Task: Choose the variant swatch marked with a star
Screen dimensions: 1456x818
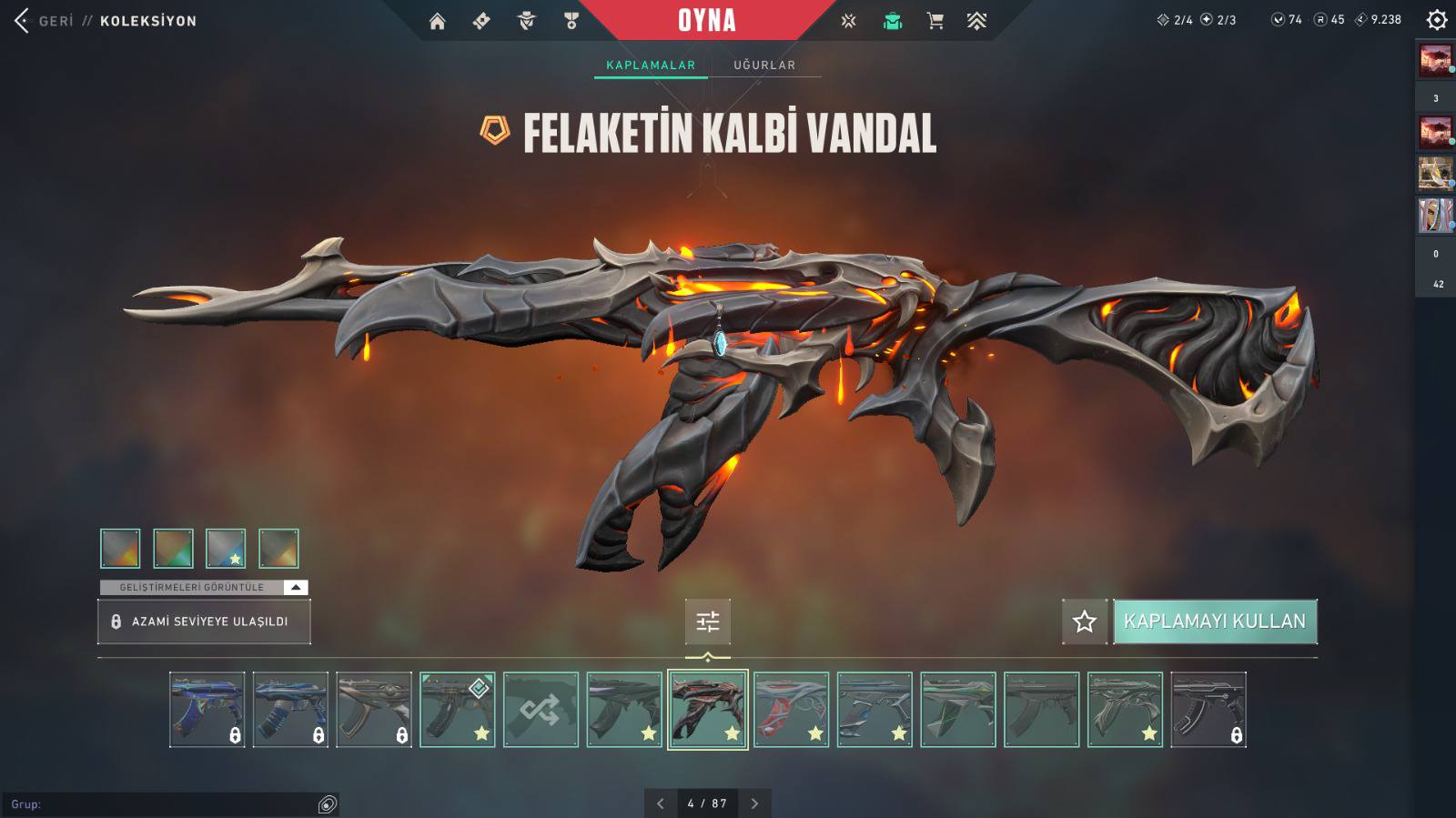Action: (226, 548)
